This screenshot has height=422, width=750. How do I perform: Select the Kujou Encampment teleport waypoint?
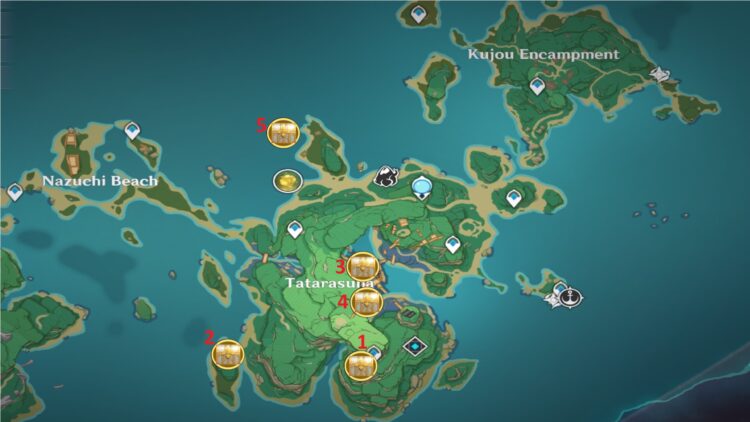click(x=538, y=87)
